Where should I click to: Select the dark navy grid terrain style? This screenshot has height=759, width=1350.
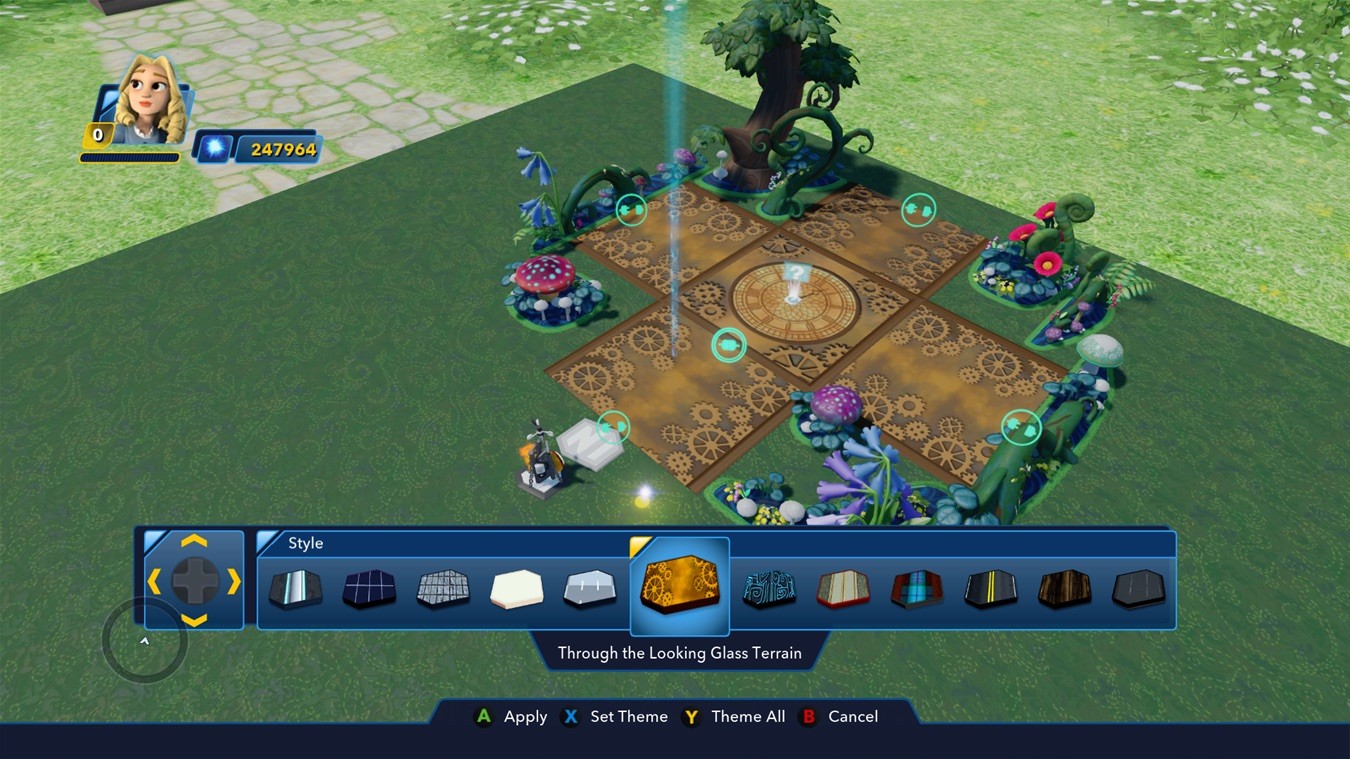click(369, 589)
